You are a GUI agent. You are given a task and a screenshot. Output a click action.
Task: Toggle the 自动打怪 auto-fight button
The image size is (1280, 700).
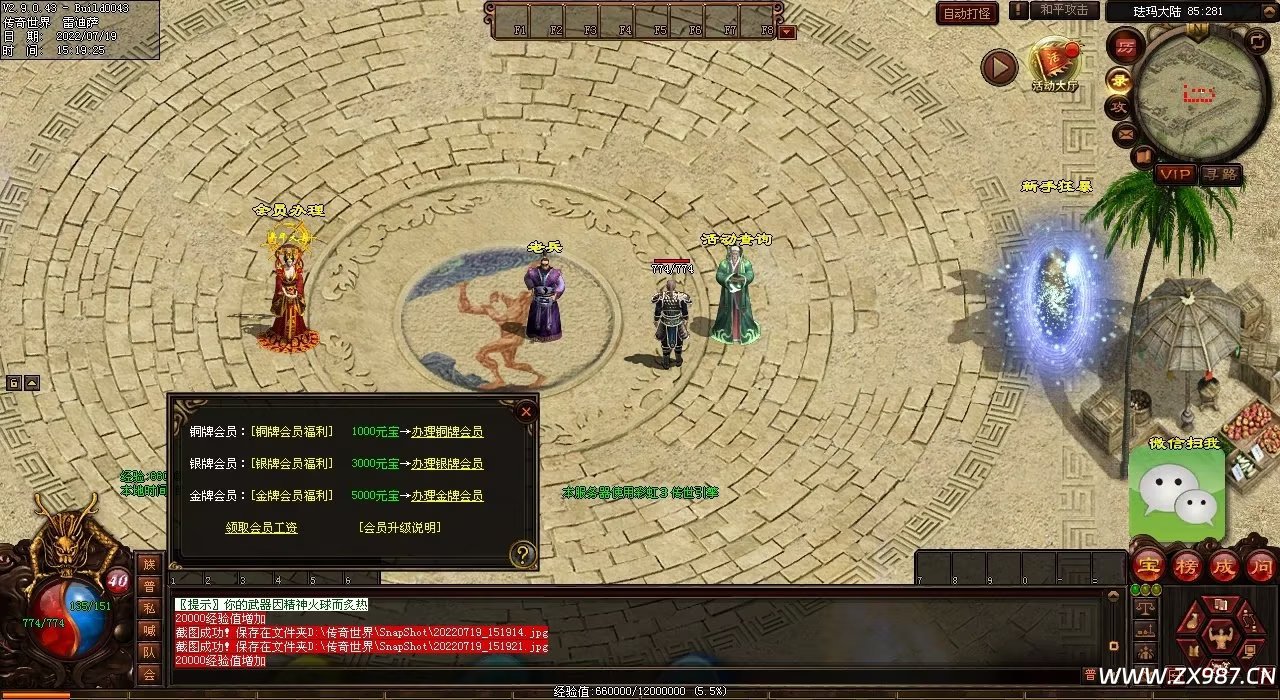click(x=967, y=14)
